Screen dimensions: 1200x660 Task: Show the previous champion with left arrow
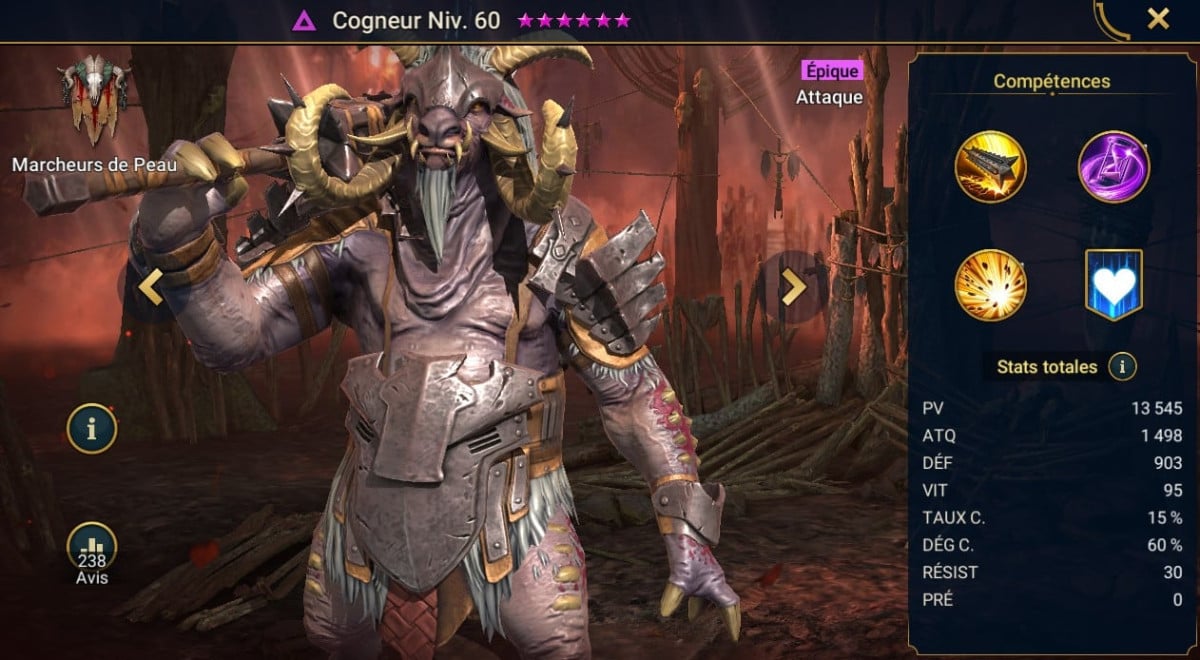pos(150,287)
